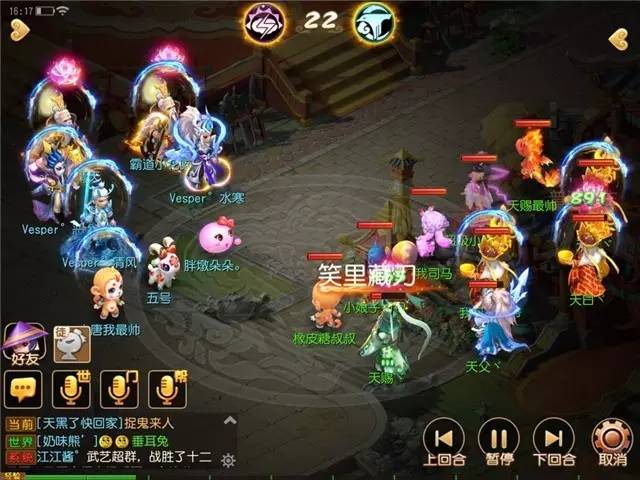Select the teal helmet faction emblem
640x480 pixels.
[372, 22]
